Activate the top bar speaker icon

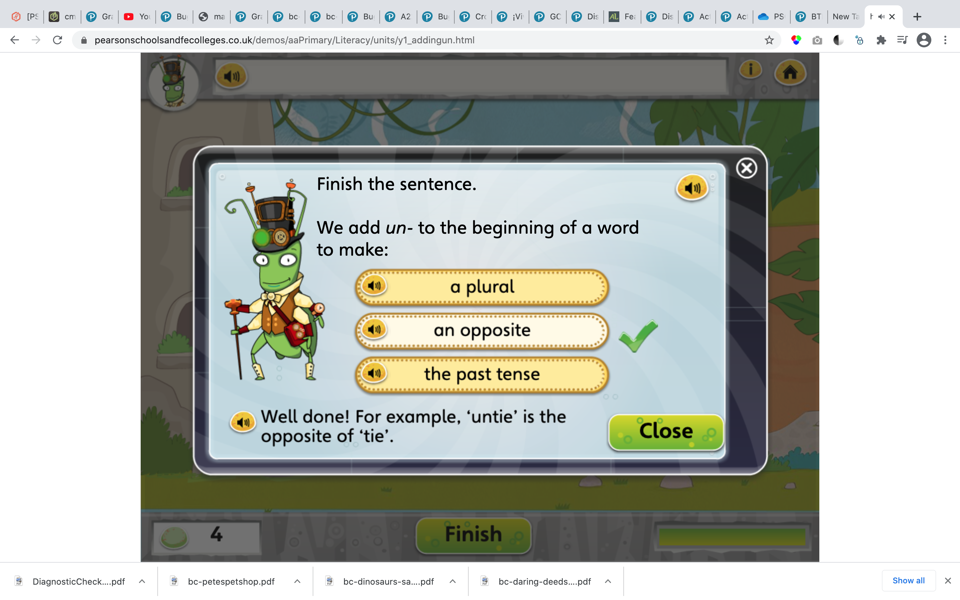tap(231, 76)
